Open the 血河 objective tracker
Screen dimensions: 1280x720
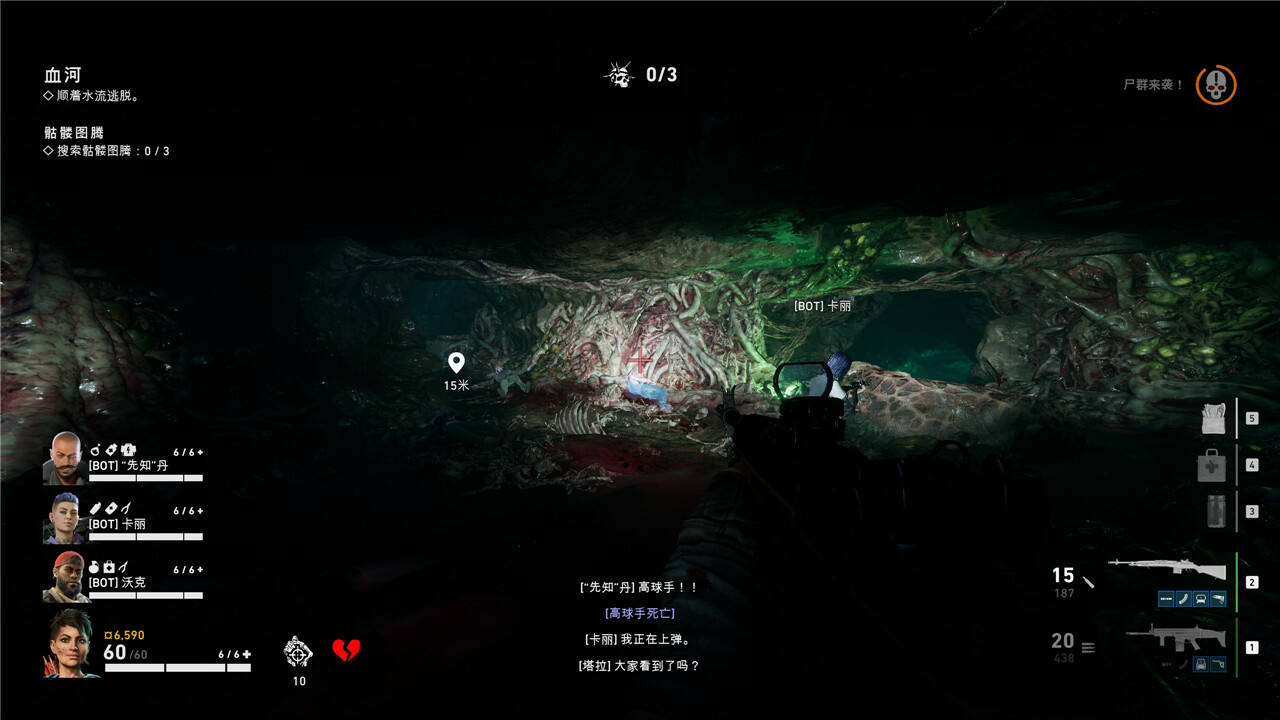[62, 75]
